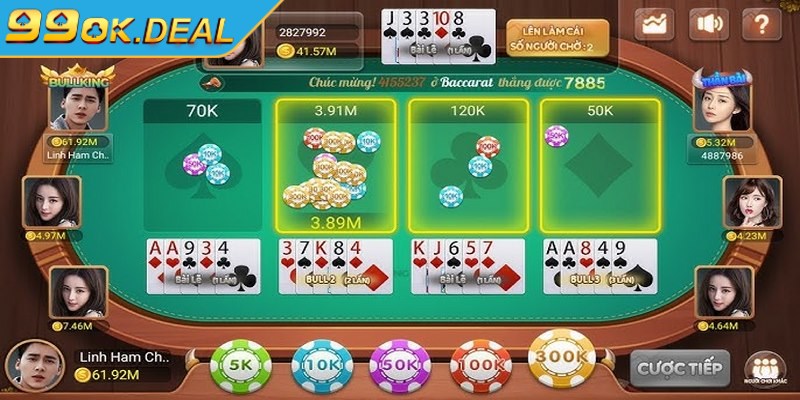
Task: Open the other players list button
Action: (765, 367)
